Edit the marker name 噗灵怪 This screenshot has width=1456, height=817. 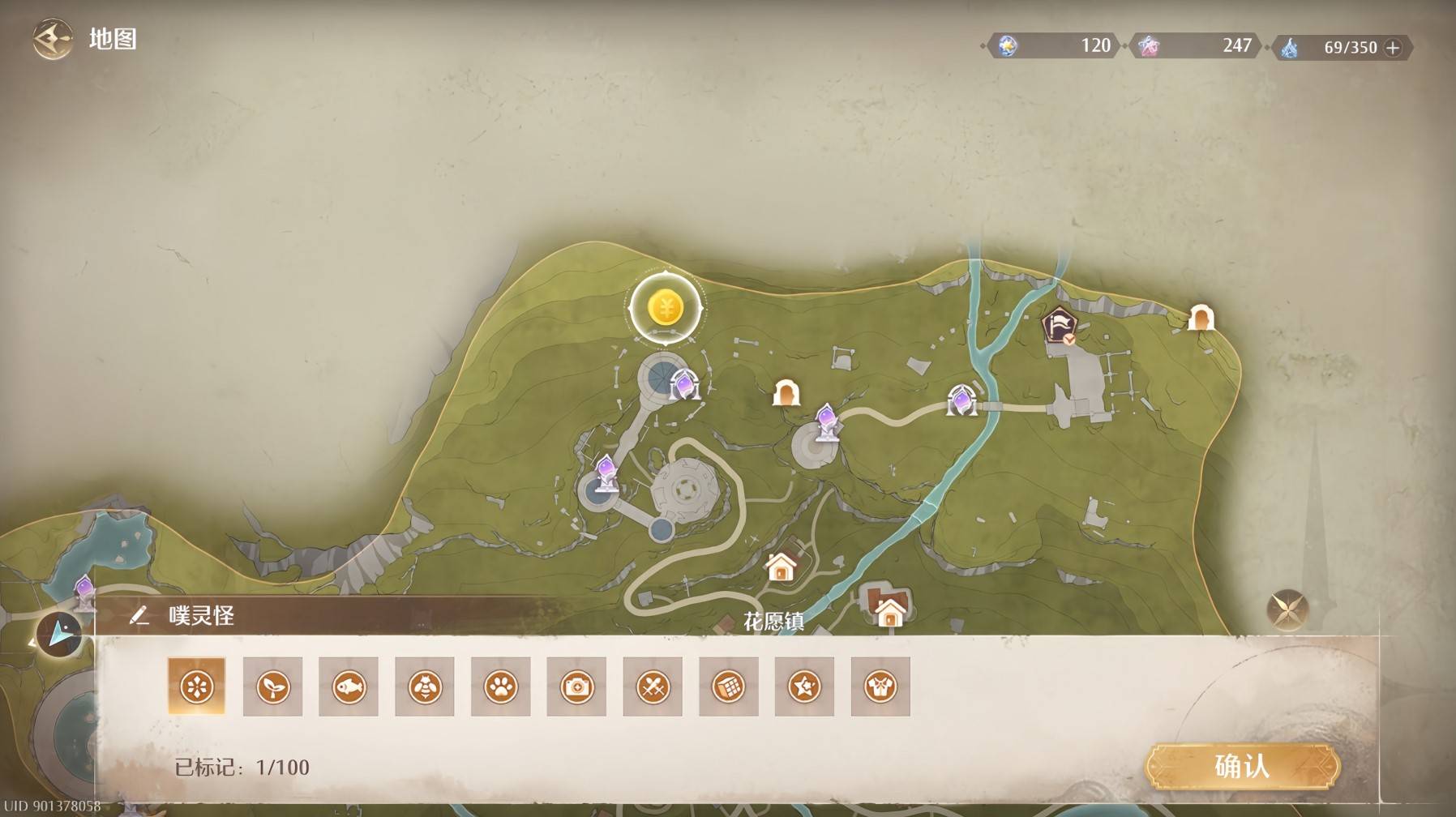click(x=139, y=616)
